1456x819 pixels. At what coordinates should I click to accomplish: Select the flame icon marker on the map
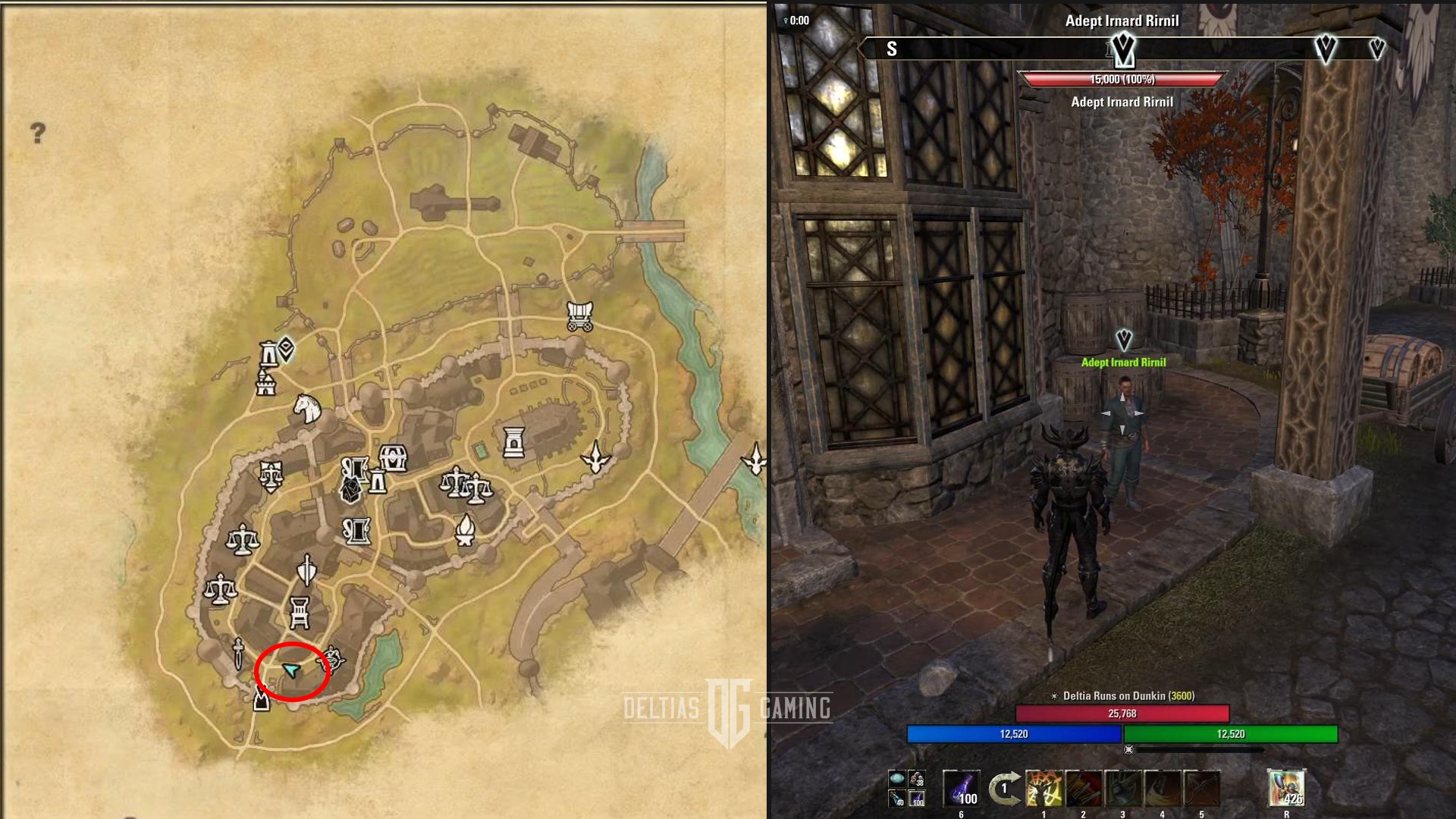[x=464, y=529]
